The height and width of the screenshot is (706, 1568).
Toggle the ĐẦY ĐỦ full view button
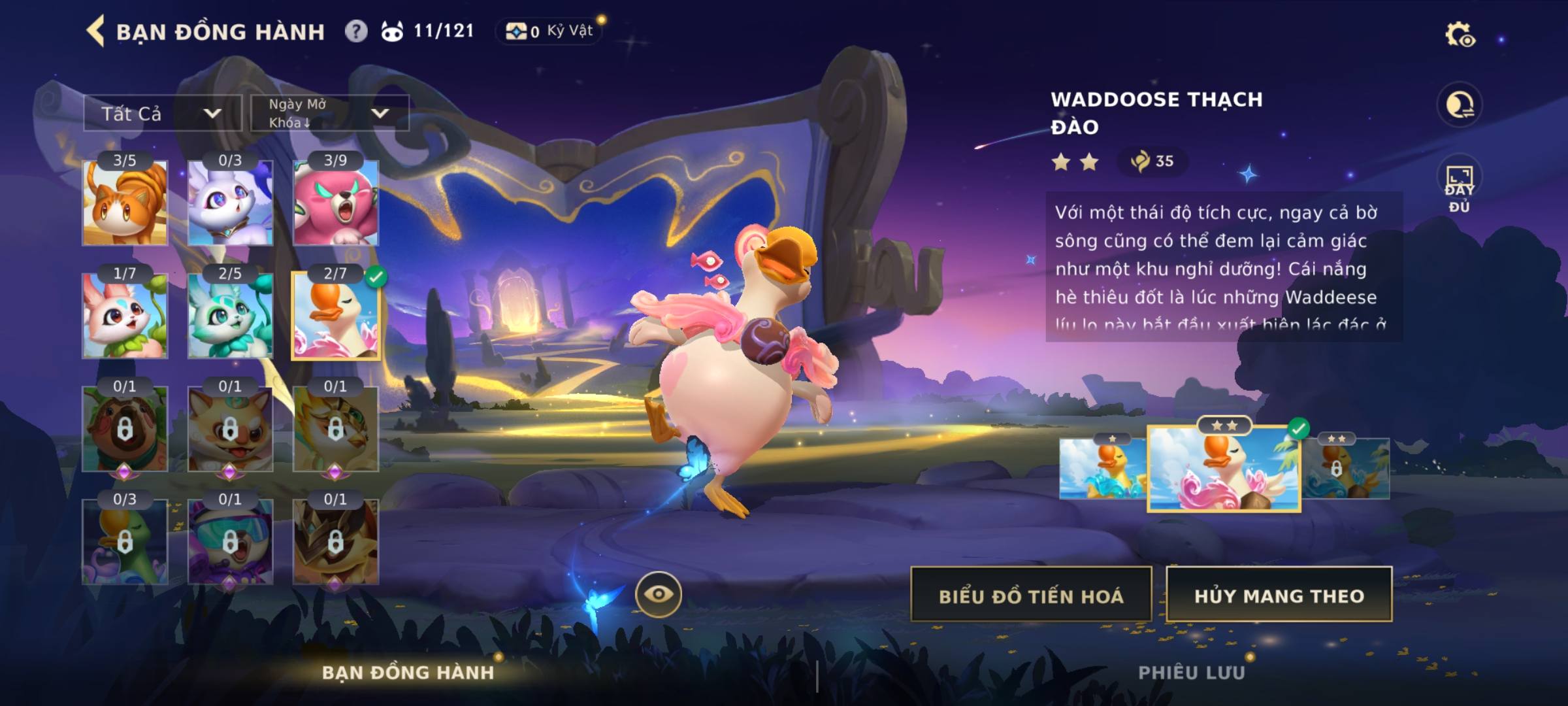pyautogui.click(x=1459, y=188)
